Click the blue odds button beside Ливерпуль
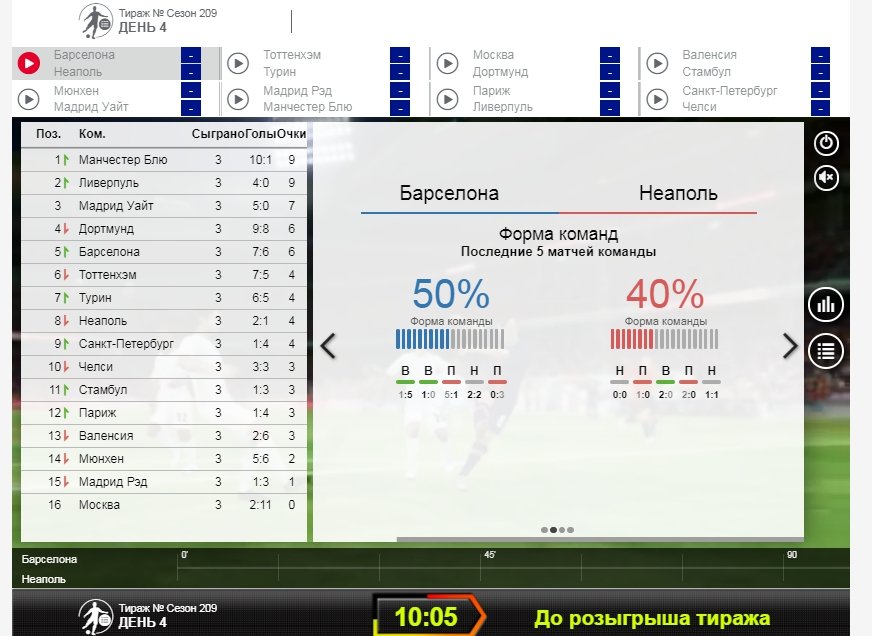This screenshot has height=636, width=872. (610, 107)
